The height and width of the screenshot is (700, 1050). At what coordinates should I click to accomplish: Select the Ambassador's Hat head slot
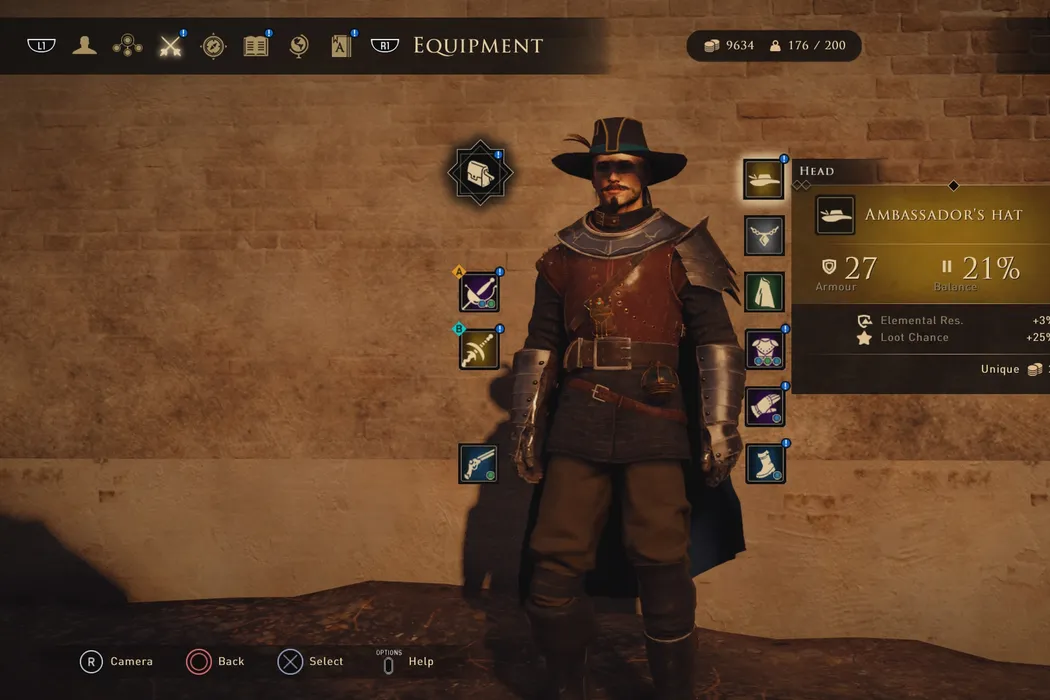(x=764, y=179)
